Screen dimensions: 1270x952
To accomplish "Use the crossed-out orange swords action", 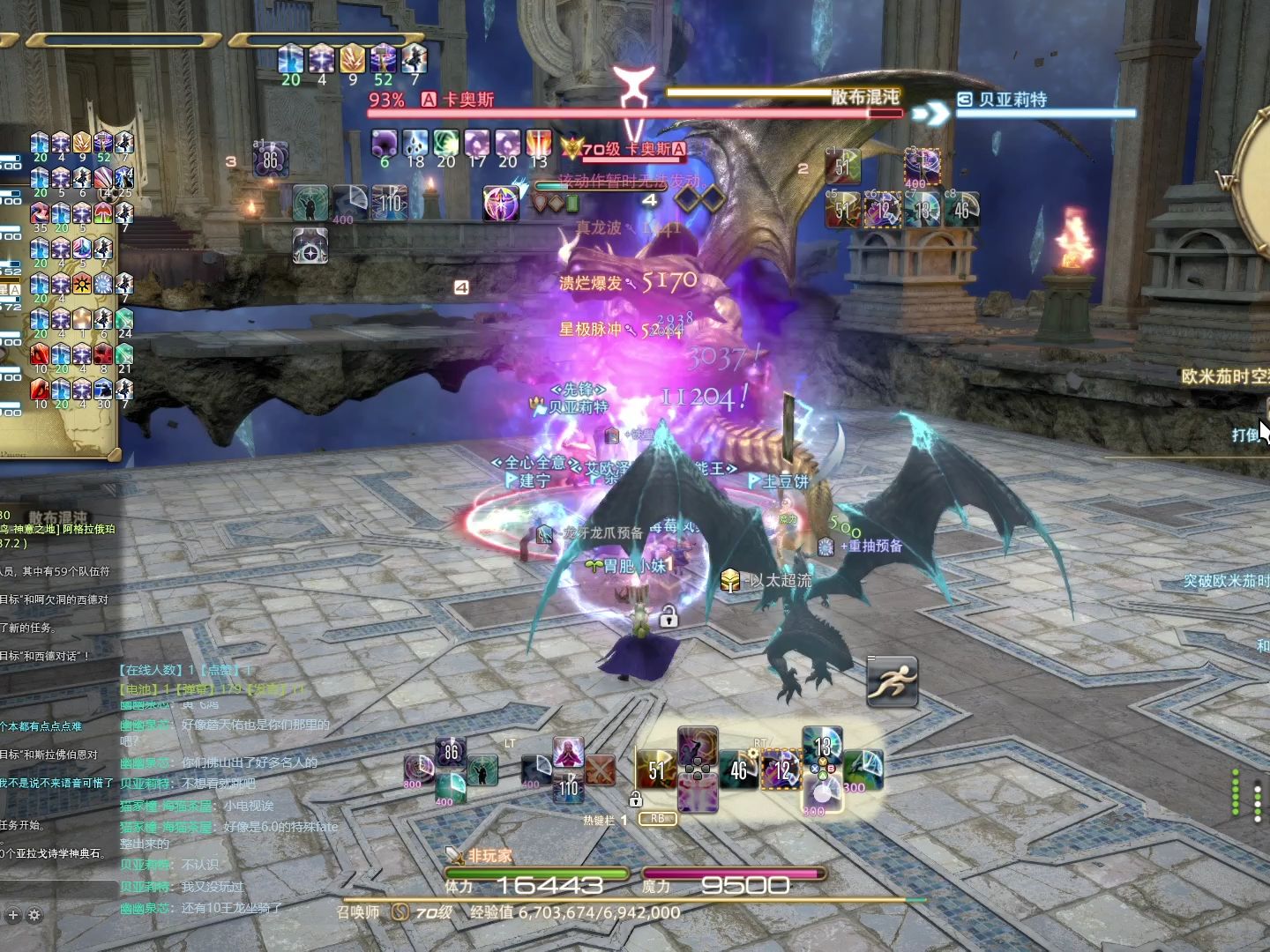I will coord(600,770).
